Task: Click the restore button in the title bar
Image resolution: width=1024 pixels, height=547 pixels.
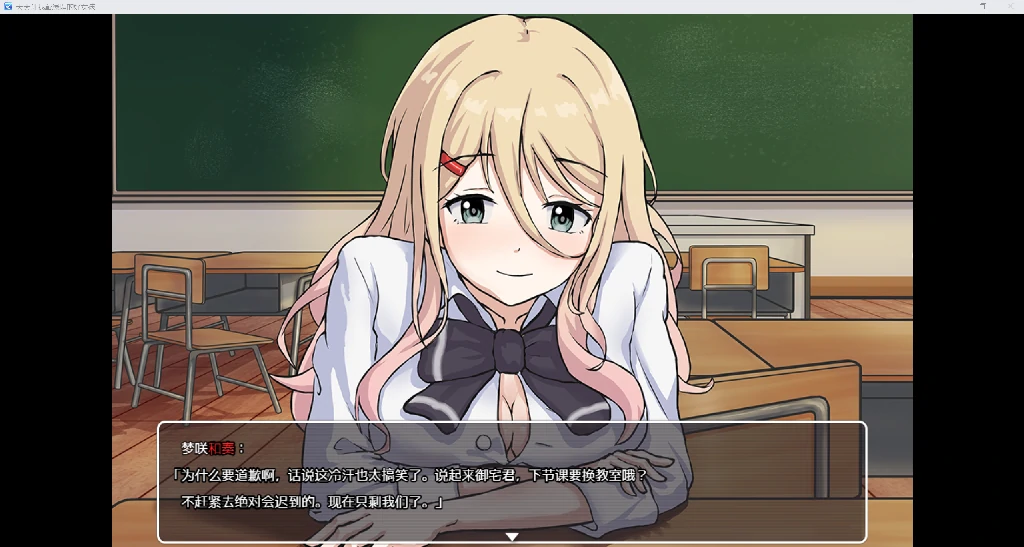Action: coord(983,6)
